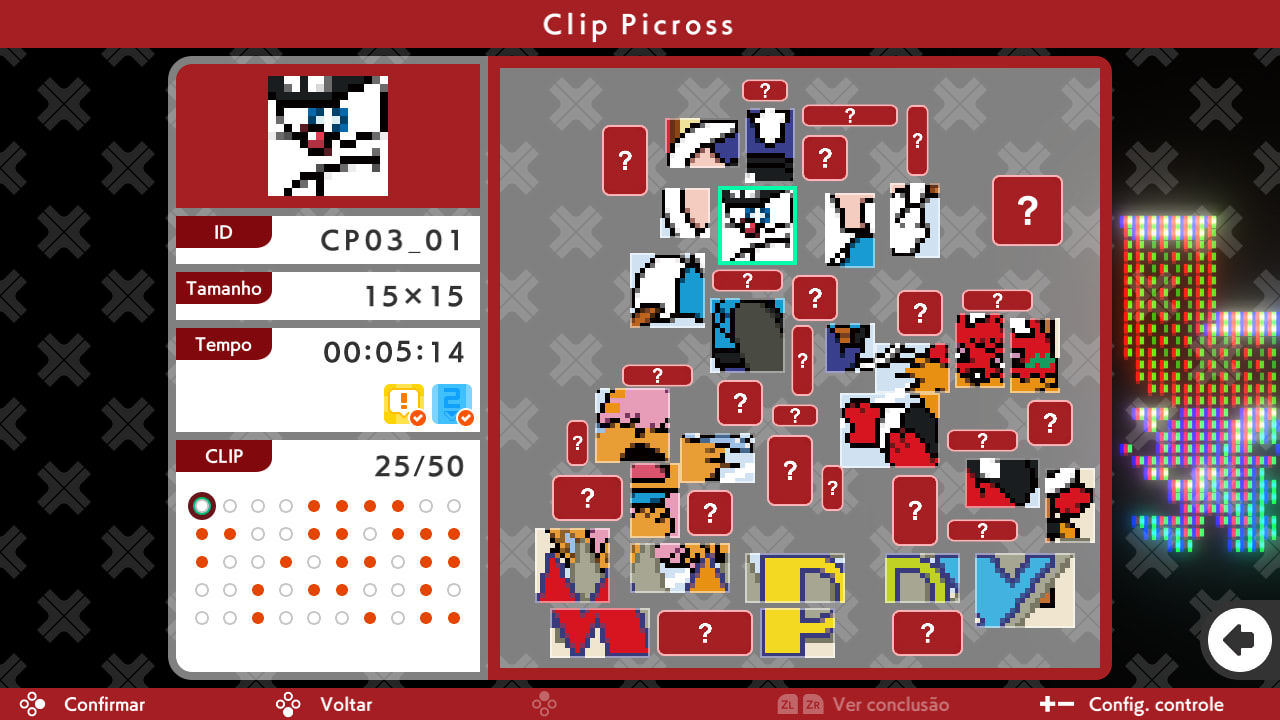Open the wide question mark tile near top right

849,115
